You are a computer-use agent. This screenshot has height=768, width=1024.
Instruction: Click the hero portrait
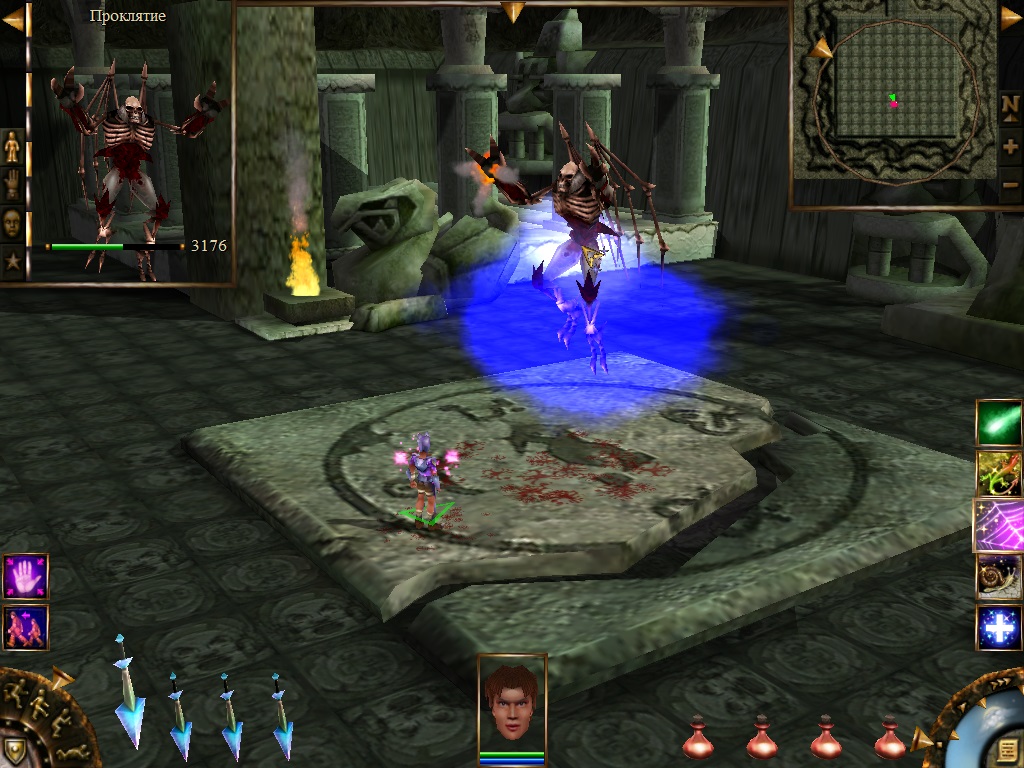(x=512, y=700)
